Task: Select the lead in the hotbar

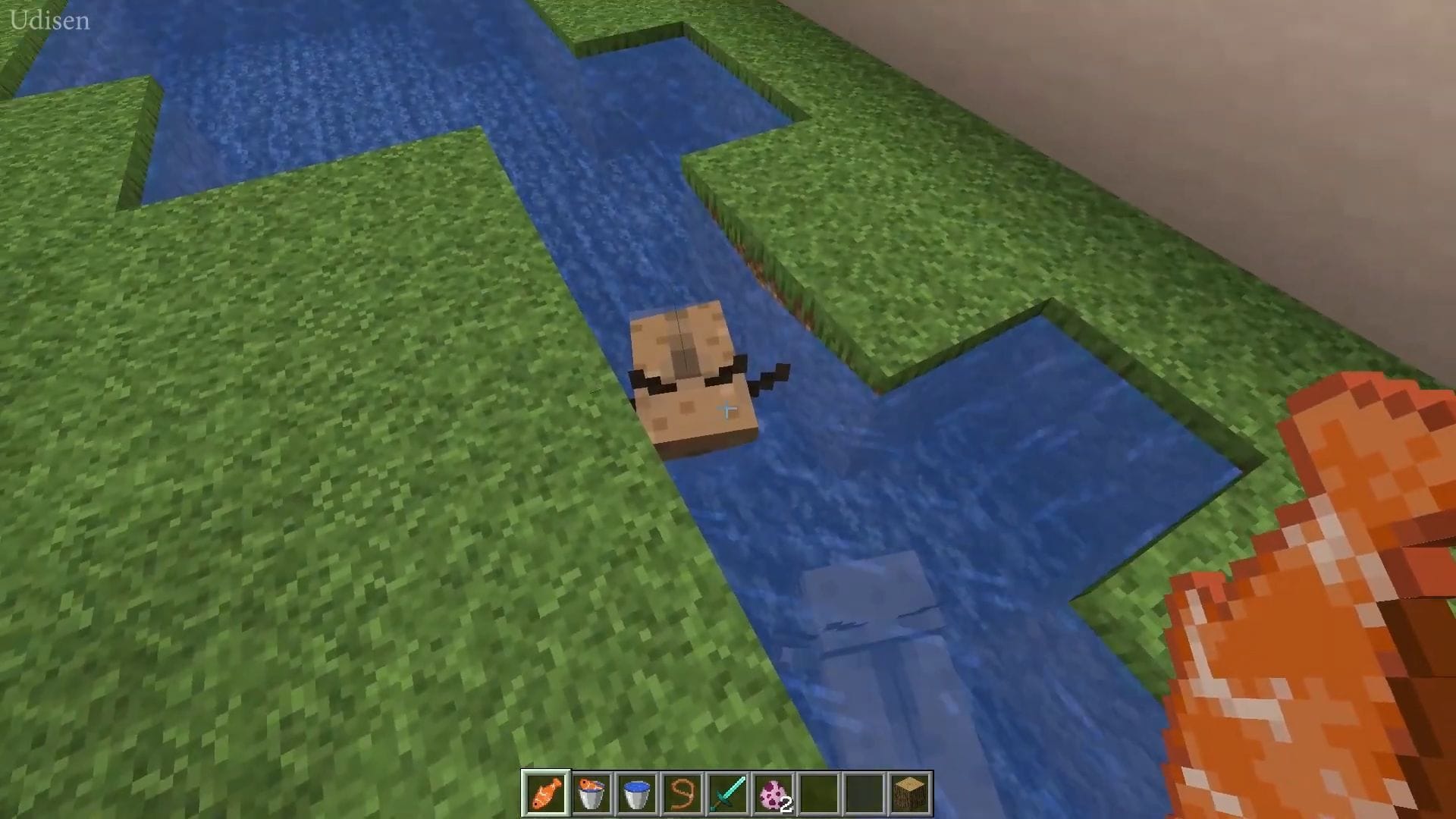Action: pos(682,792)
